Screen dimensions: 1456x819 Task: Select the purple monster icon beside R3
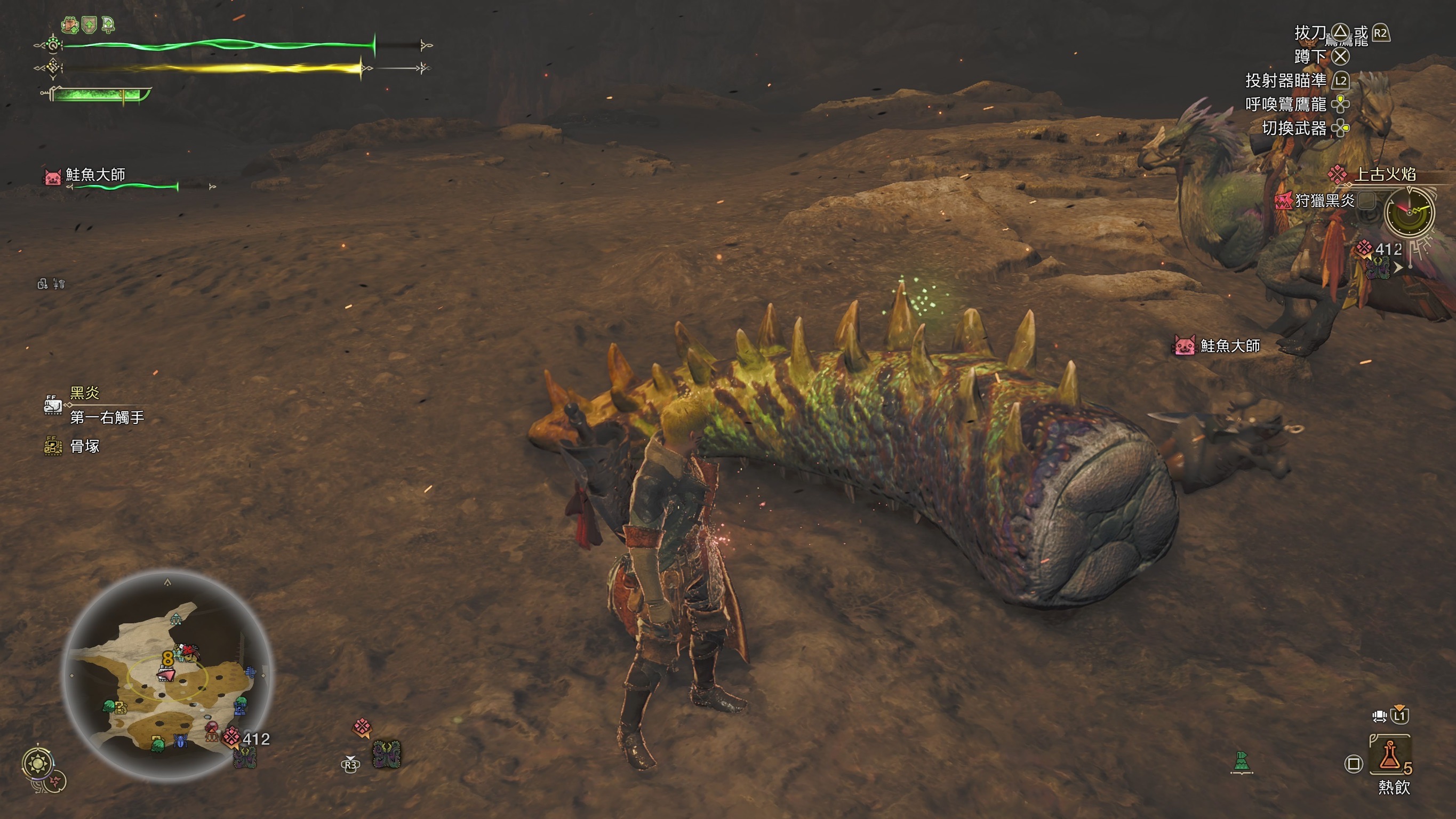(387, 754)
